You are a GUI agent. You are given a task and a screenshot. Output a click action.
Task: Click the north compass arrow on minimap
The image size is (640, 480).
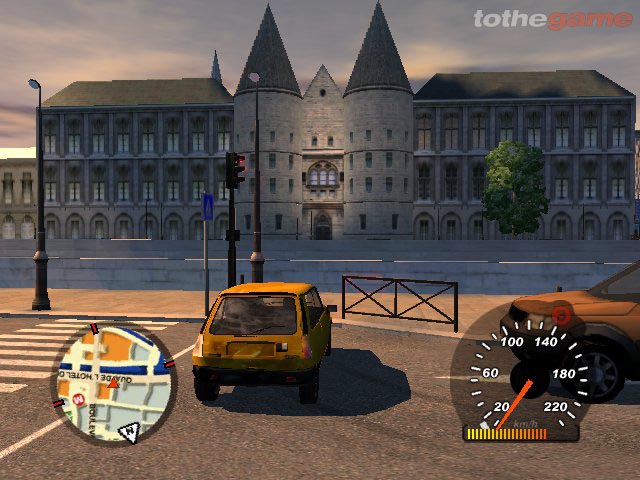pyautogui.click(x=129, y=432)
